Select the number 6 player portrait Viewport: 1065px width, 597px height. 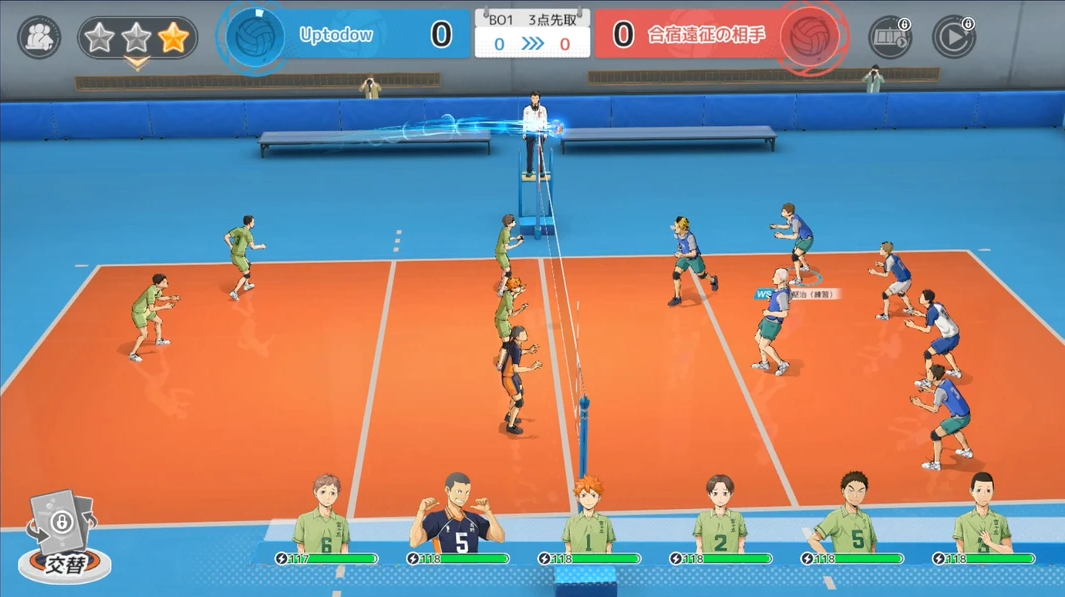(x=323, y=516)
